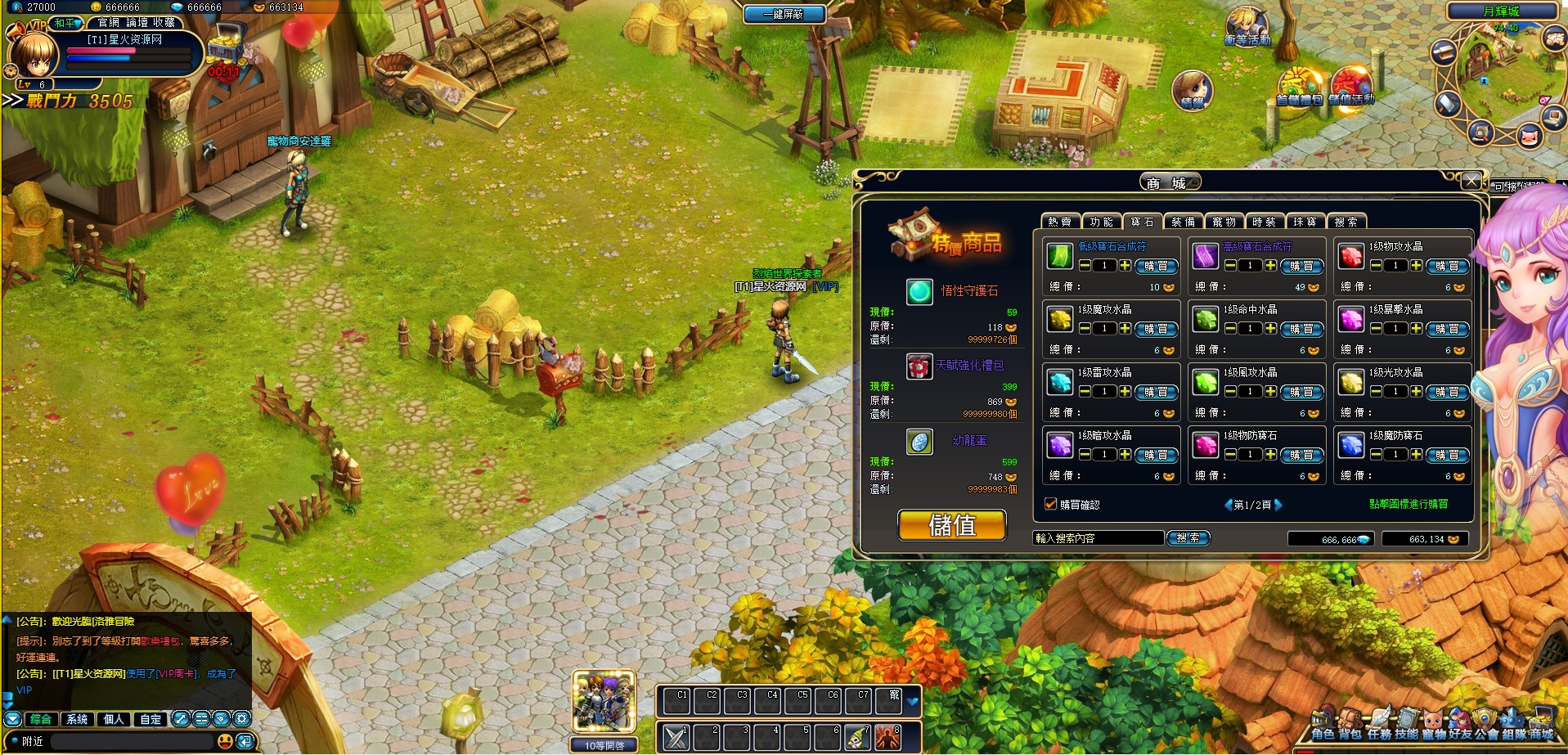Toggle the 一鍵屏蔽 button at top center
Screen dimensions: 1568x755
(x=784, y=14)
